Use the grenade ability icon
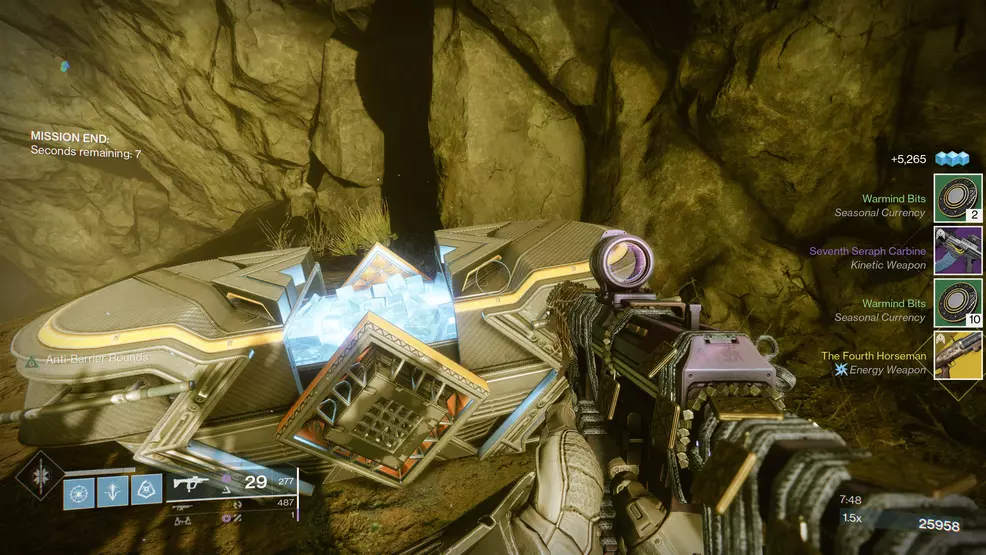986x555 pixels. point(79,491)
